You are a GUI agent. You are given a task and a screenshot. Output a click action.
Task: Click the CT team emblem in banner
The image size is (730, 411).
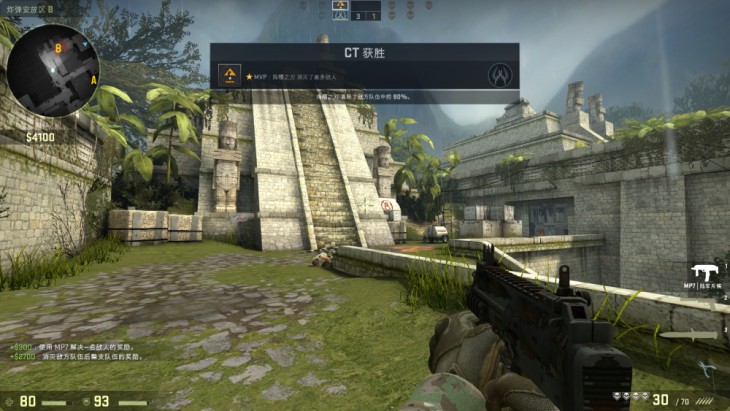pos(500,75)
